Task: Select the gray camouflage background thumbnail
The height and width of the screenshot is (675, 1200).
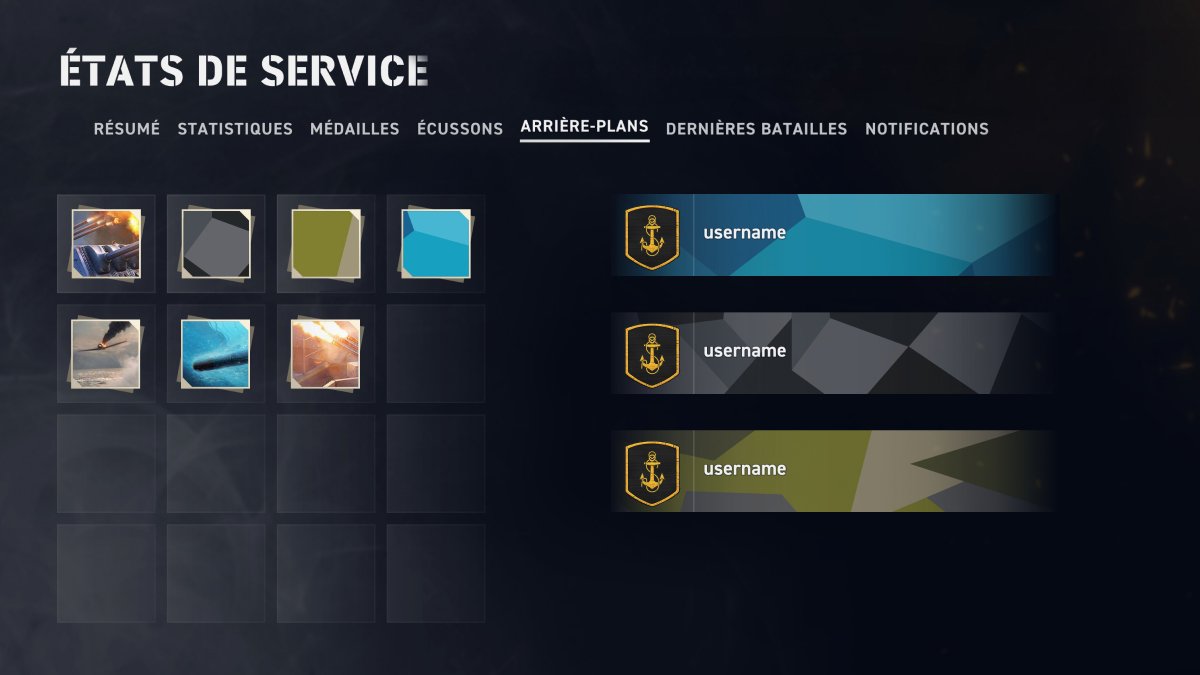Action: coord(216,243)
